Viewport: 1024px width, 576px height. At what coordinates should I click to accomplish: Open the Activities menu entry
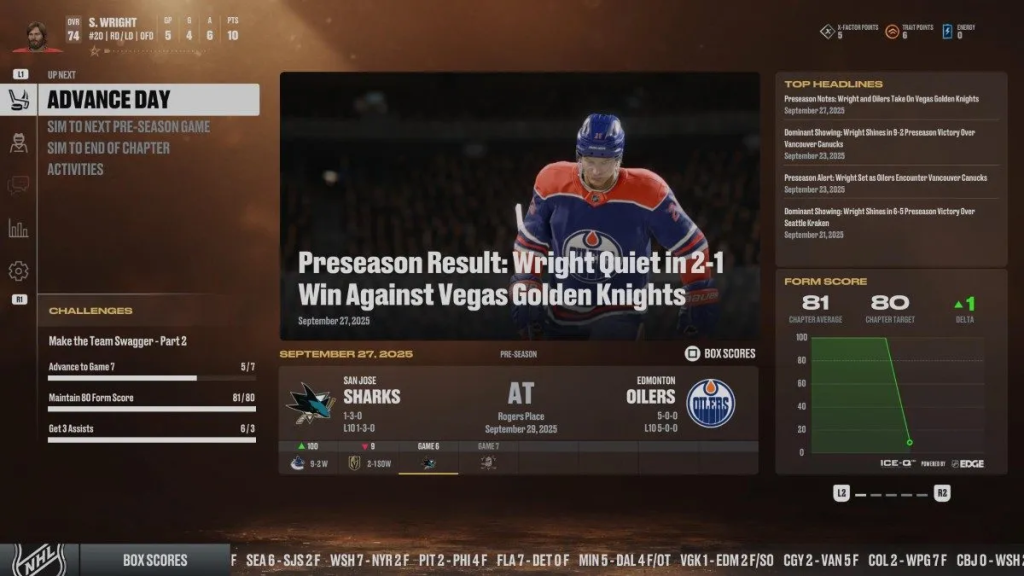point(75,169)
